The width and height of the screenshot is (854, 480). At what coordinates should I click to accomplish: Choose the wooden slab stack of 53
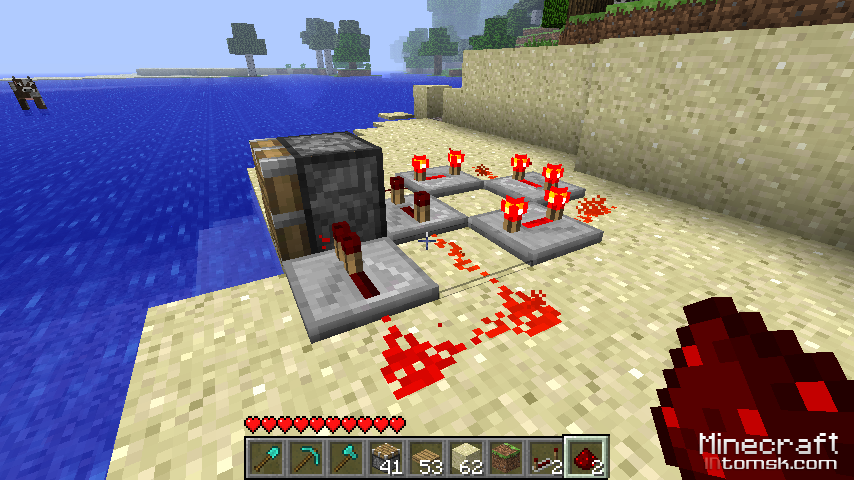(426, 458)
